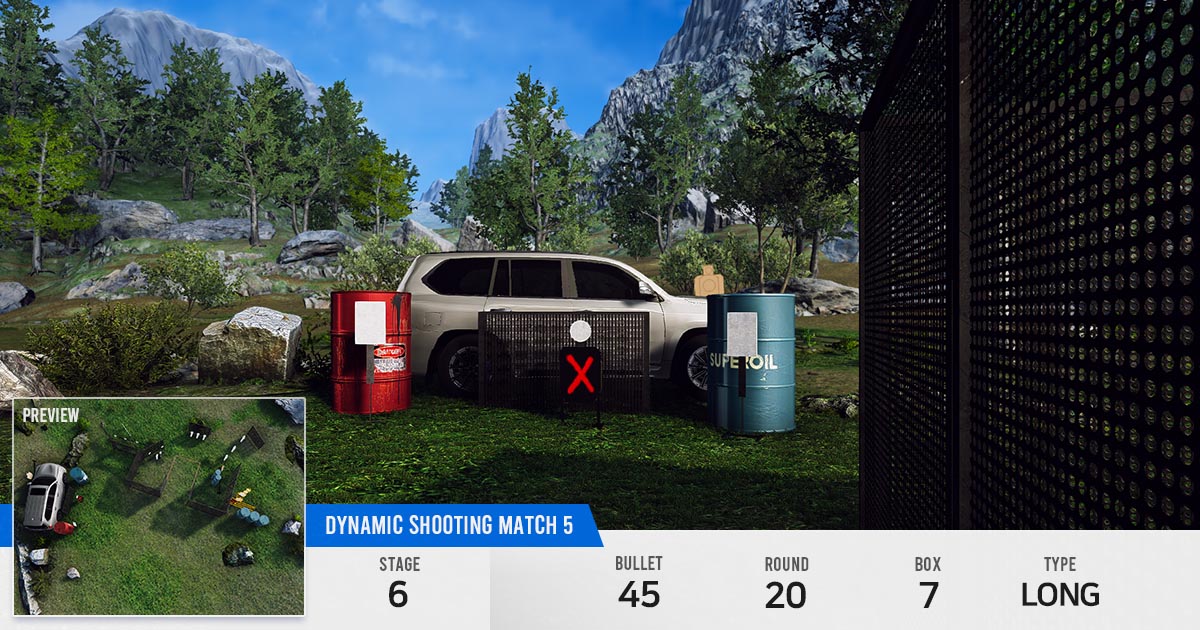The height and width of the screenshot is (630, 1200).
Task: Open the stage preview overhead map thumbnail
Action: pyautogui.click(x=159, y=505)
